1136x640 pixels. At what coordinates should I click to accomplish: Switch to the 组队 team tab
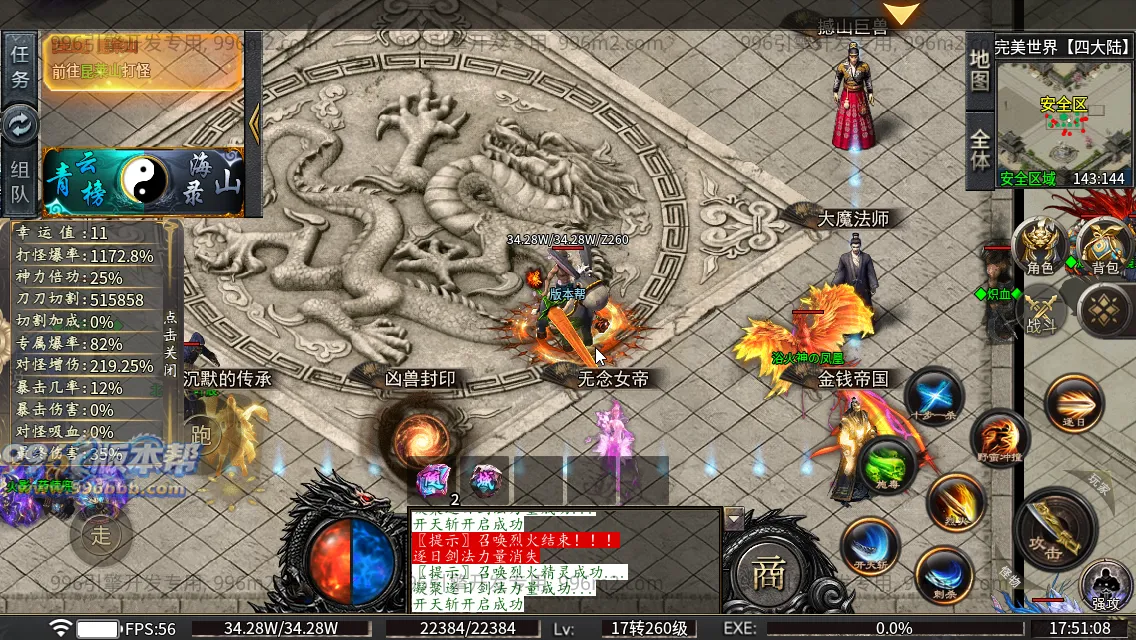(20, 182)
